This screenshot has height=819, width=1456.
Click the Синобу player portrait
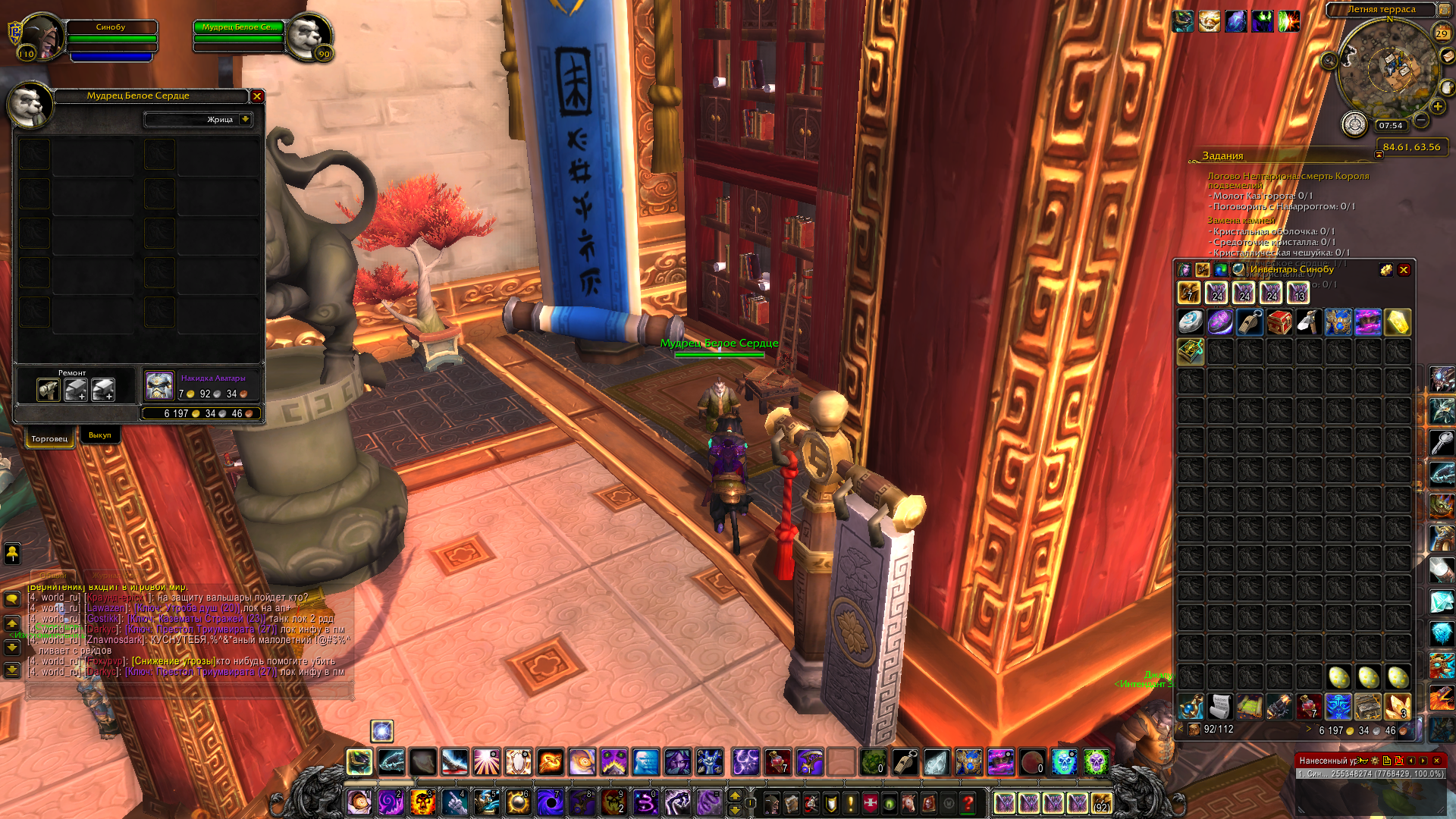click(x=42, y=38)
